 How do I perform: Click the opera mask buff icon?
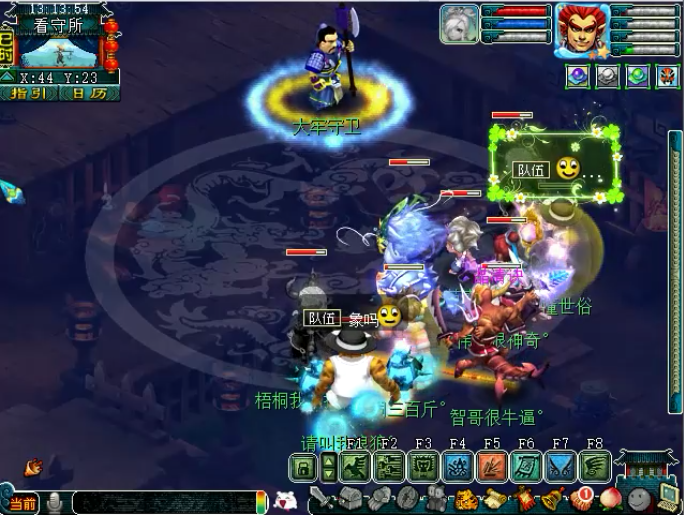(x=667, y=76)
